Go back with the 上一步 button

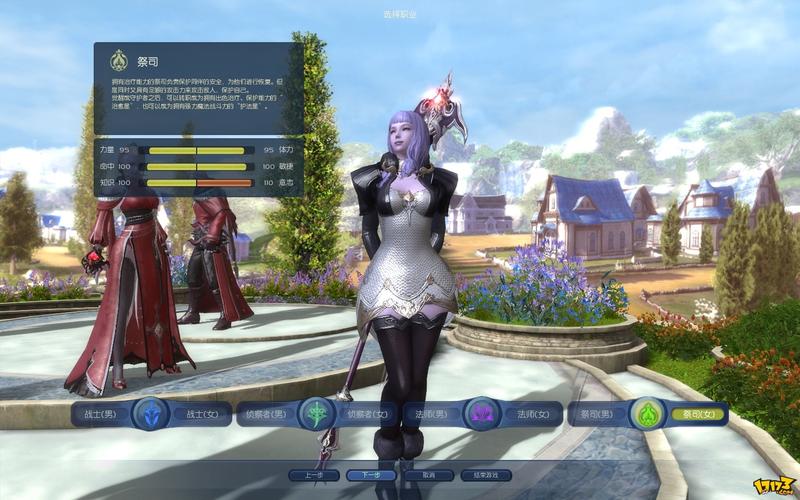pos(313,475)
